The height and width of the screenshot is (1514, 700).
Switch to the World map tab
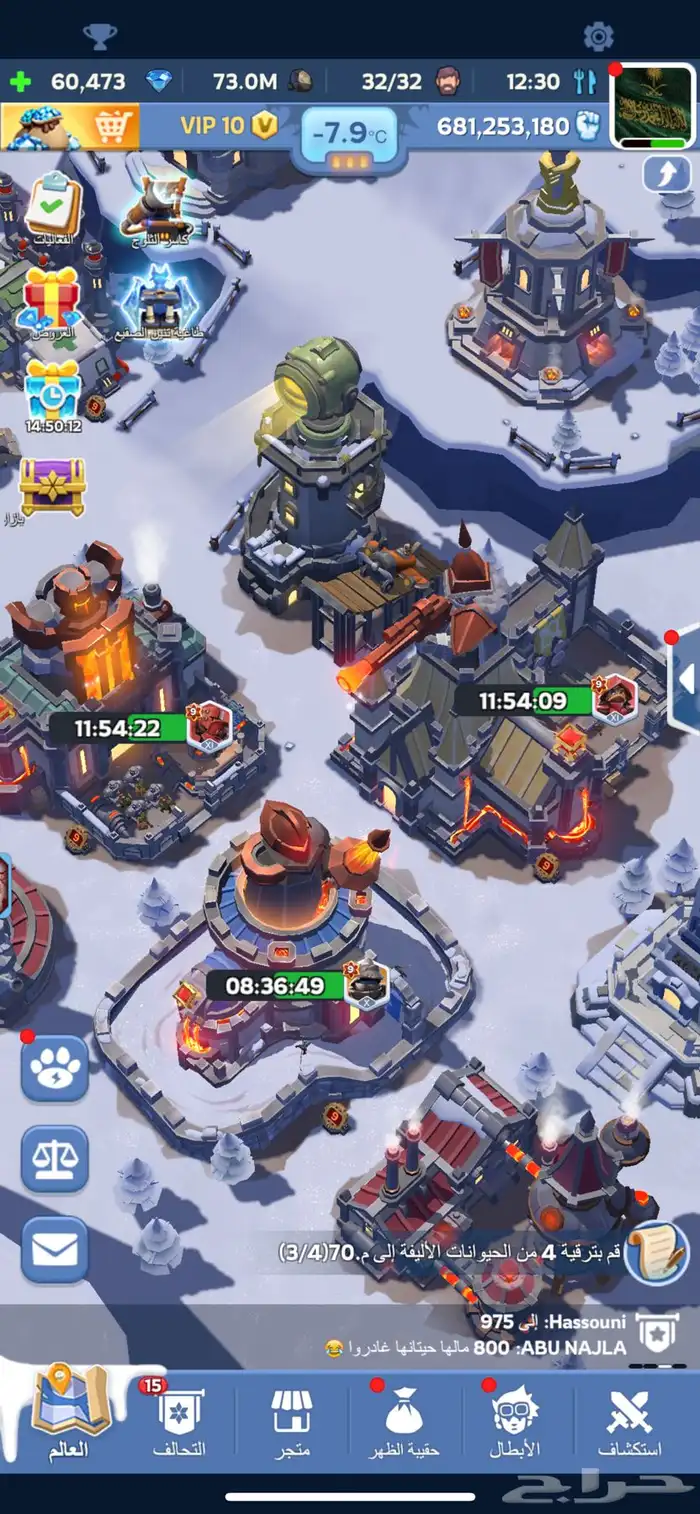(69, 1419)
